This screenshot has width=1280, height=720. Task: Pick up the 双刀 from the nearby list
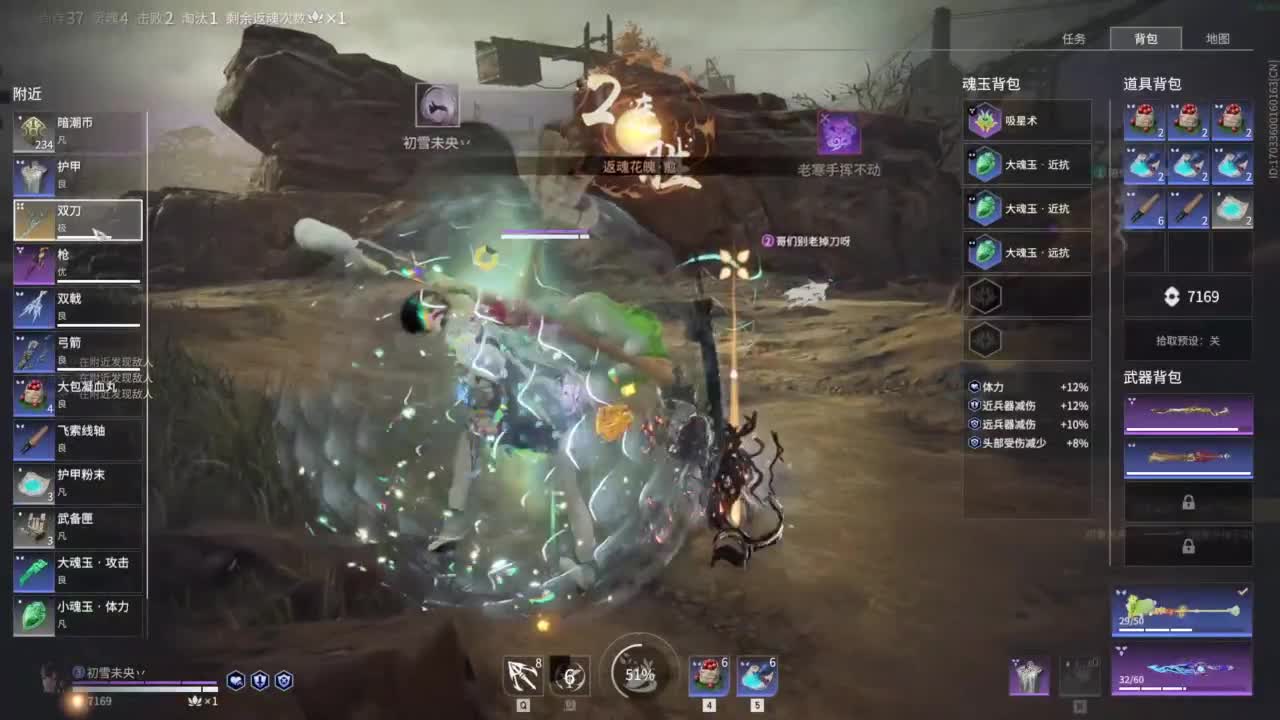tap(75, 219)
